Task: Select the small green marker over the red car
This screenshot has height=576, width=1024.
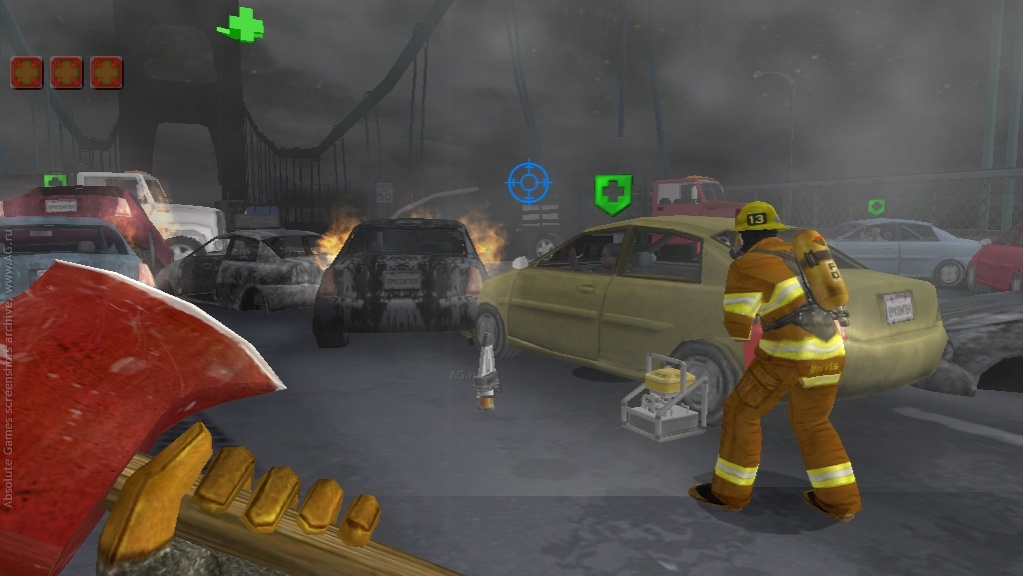Action: (x=55, y=181)
